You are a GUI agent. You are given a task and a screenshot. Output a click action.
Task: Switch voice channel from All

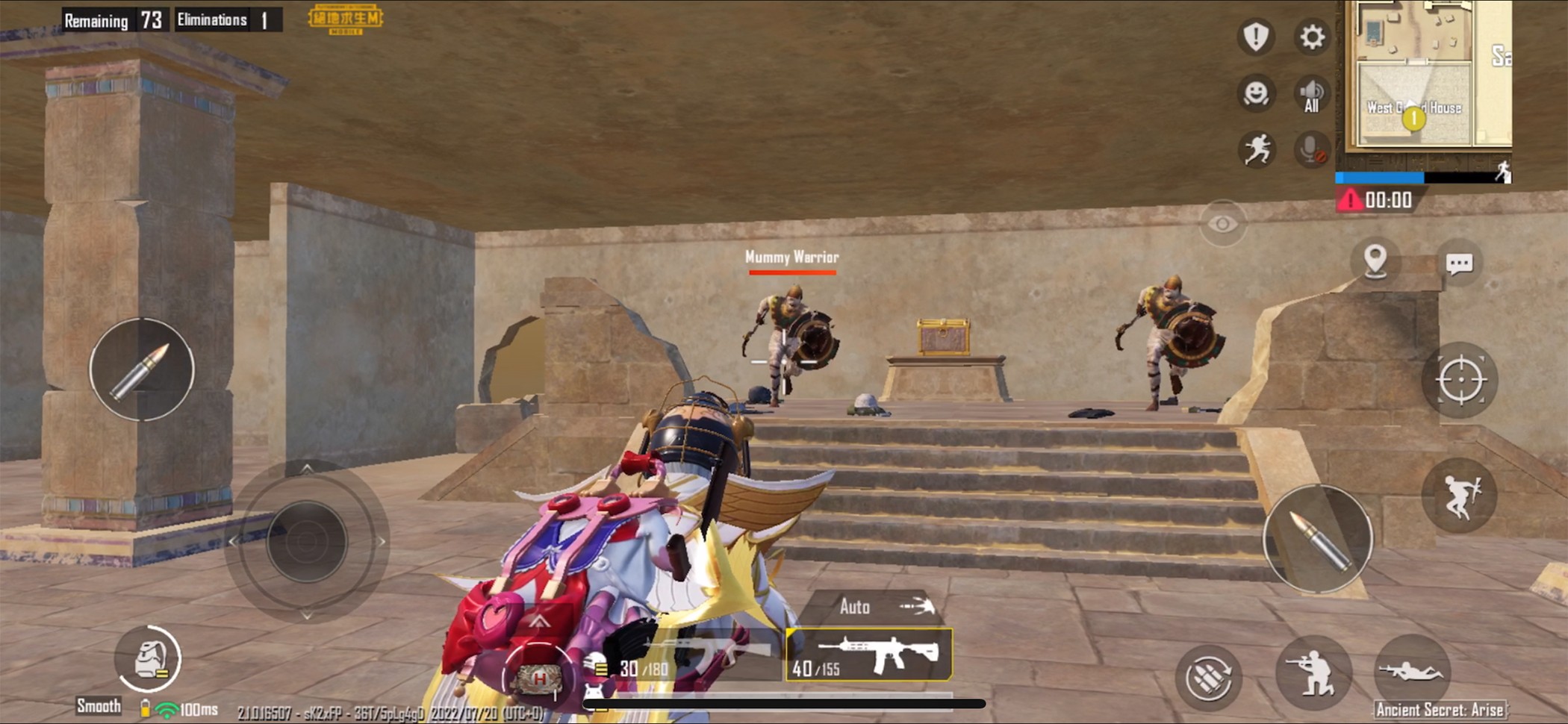[1311, 93]
